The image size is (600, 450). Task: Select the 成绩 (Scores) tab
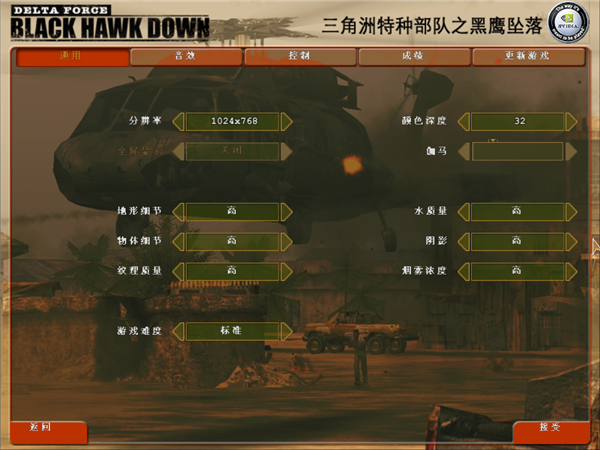pos(413,57)
